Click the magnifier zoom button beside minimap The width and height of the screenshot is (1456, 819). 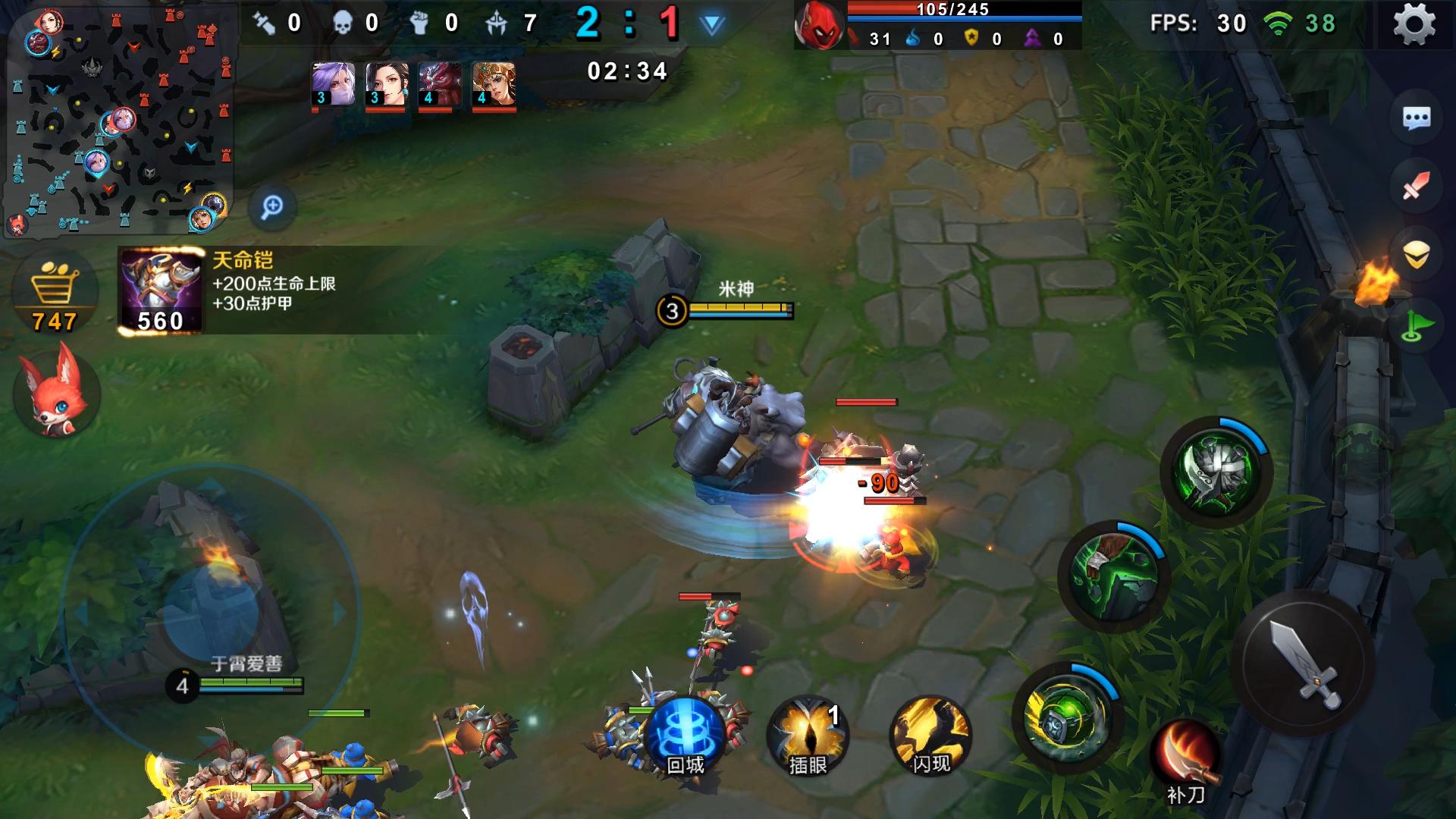[x=272, y=206]
